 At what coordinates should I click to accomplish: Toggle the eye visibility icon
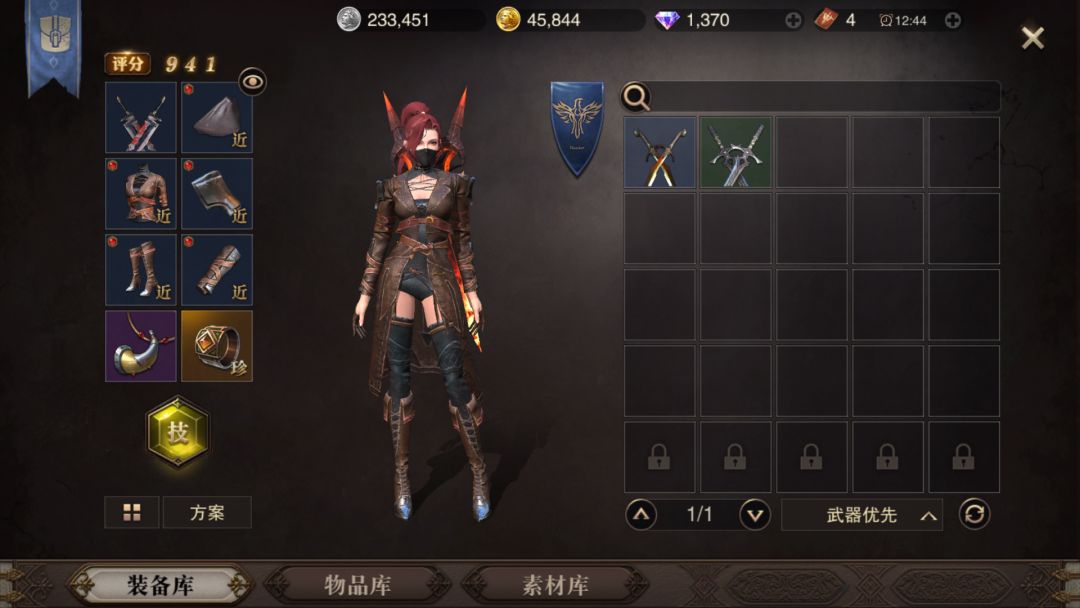coord(252,82)
